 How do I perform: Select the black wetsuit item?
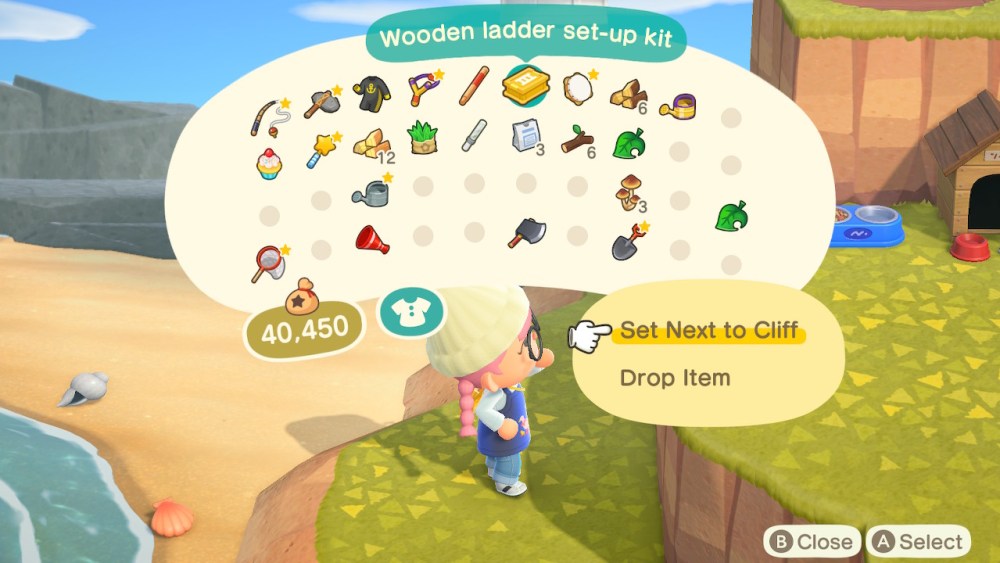[371, 92]
